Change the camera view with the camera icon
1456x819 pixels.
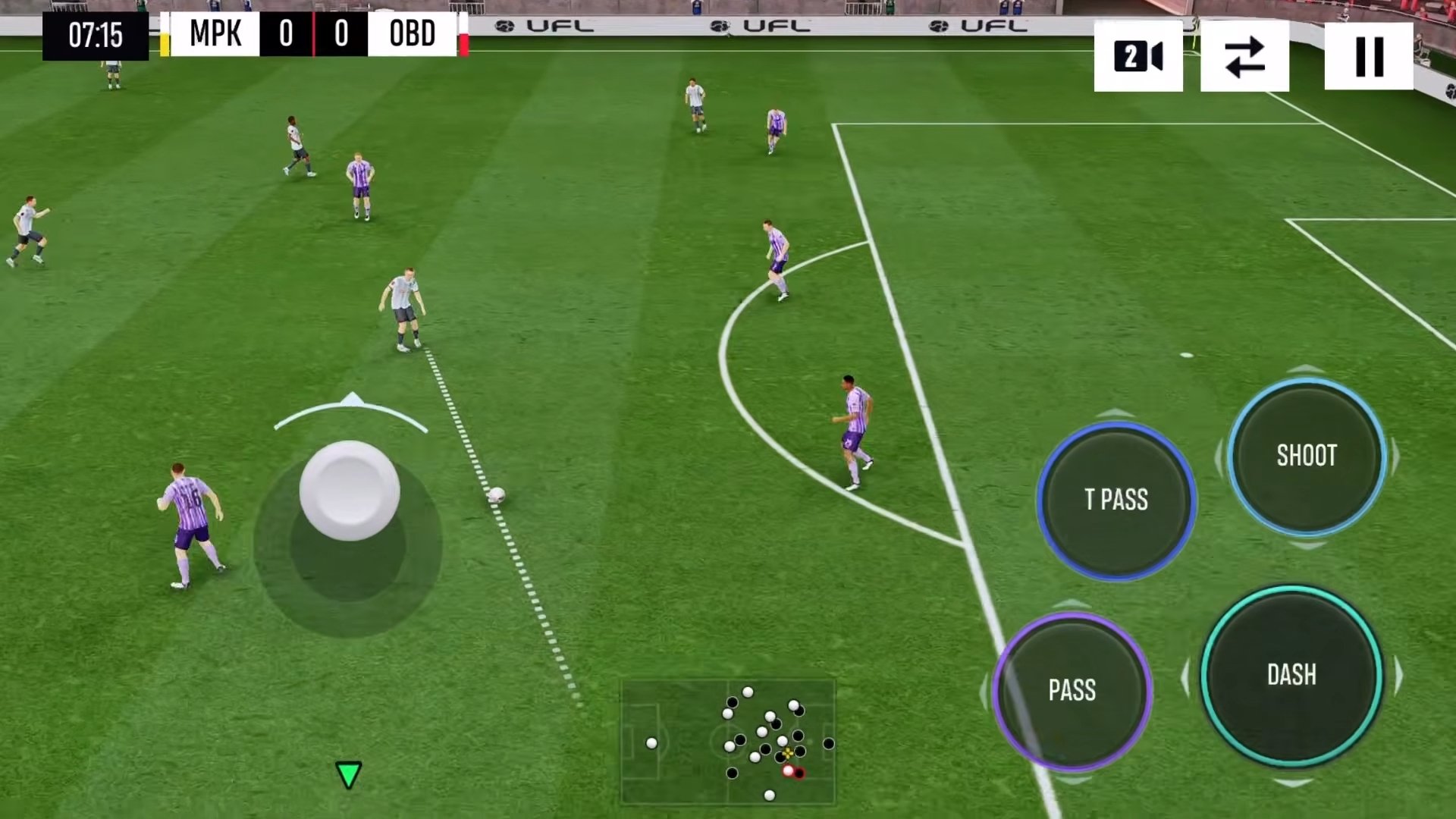pyautogui.click(x=1137, y=57)
